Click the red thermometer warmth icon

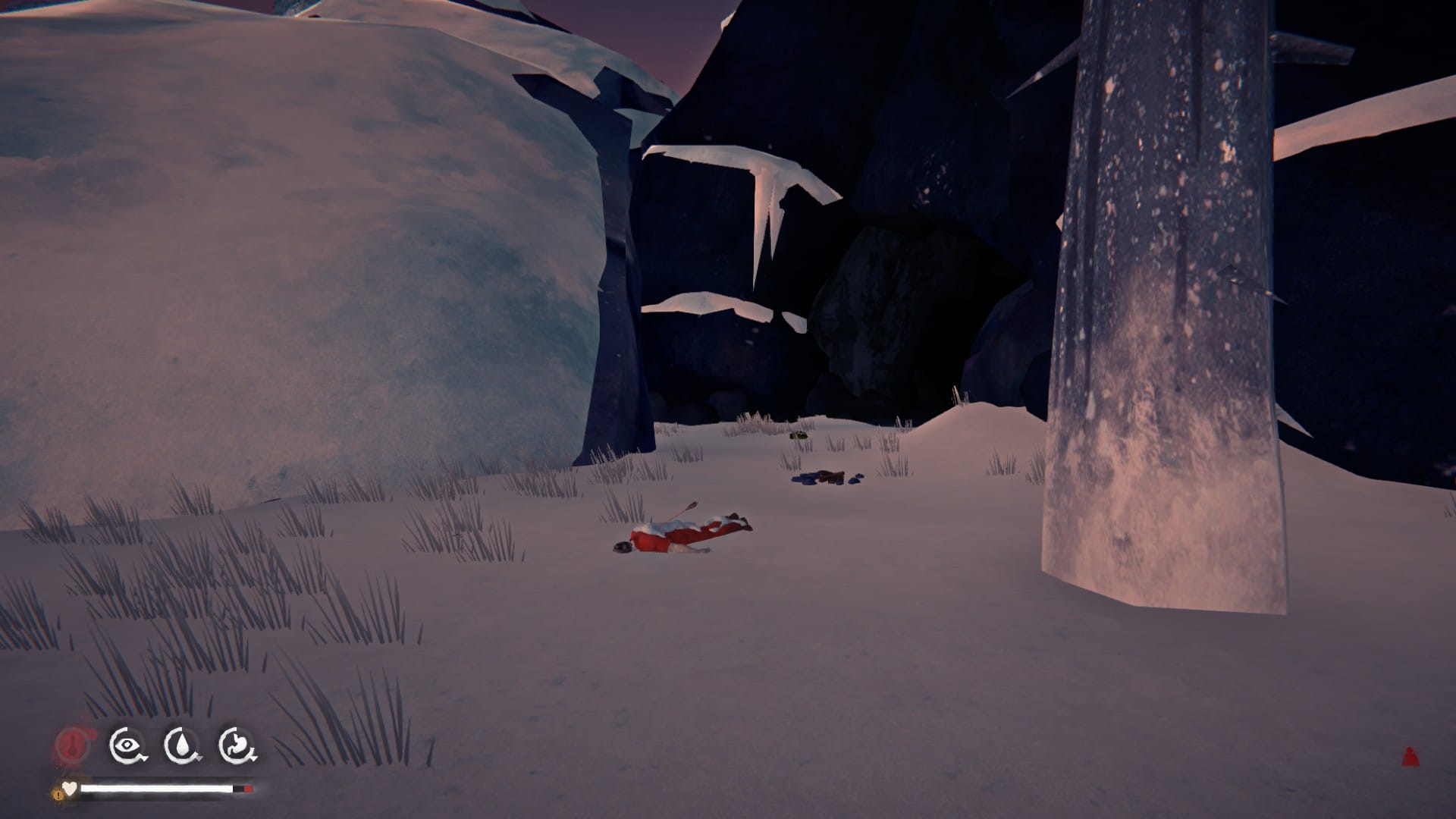coord(72,746)
